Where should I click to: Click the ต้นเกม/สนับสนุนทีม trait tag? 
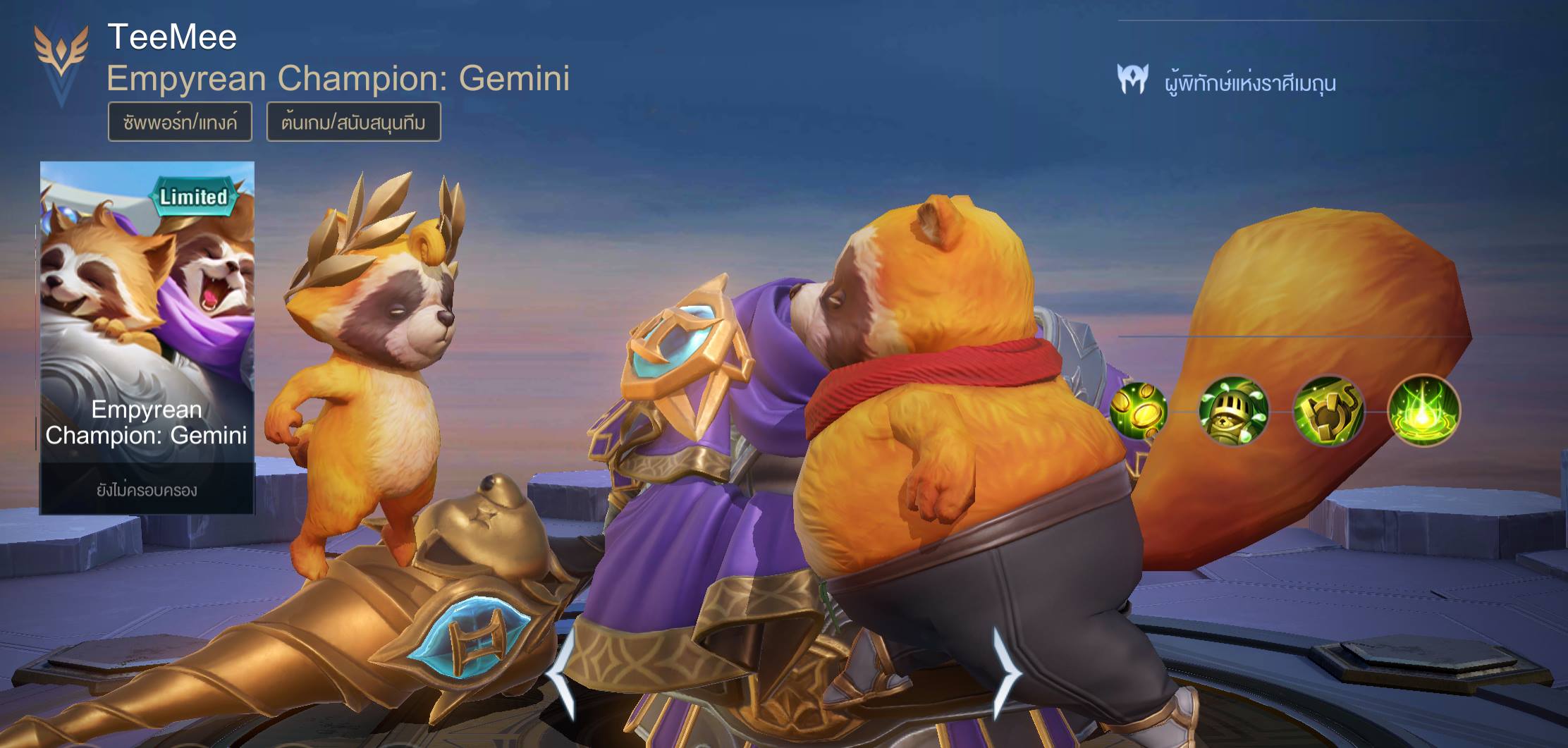pyautogui.click(x=353, y=122)
